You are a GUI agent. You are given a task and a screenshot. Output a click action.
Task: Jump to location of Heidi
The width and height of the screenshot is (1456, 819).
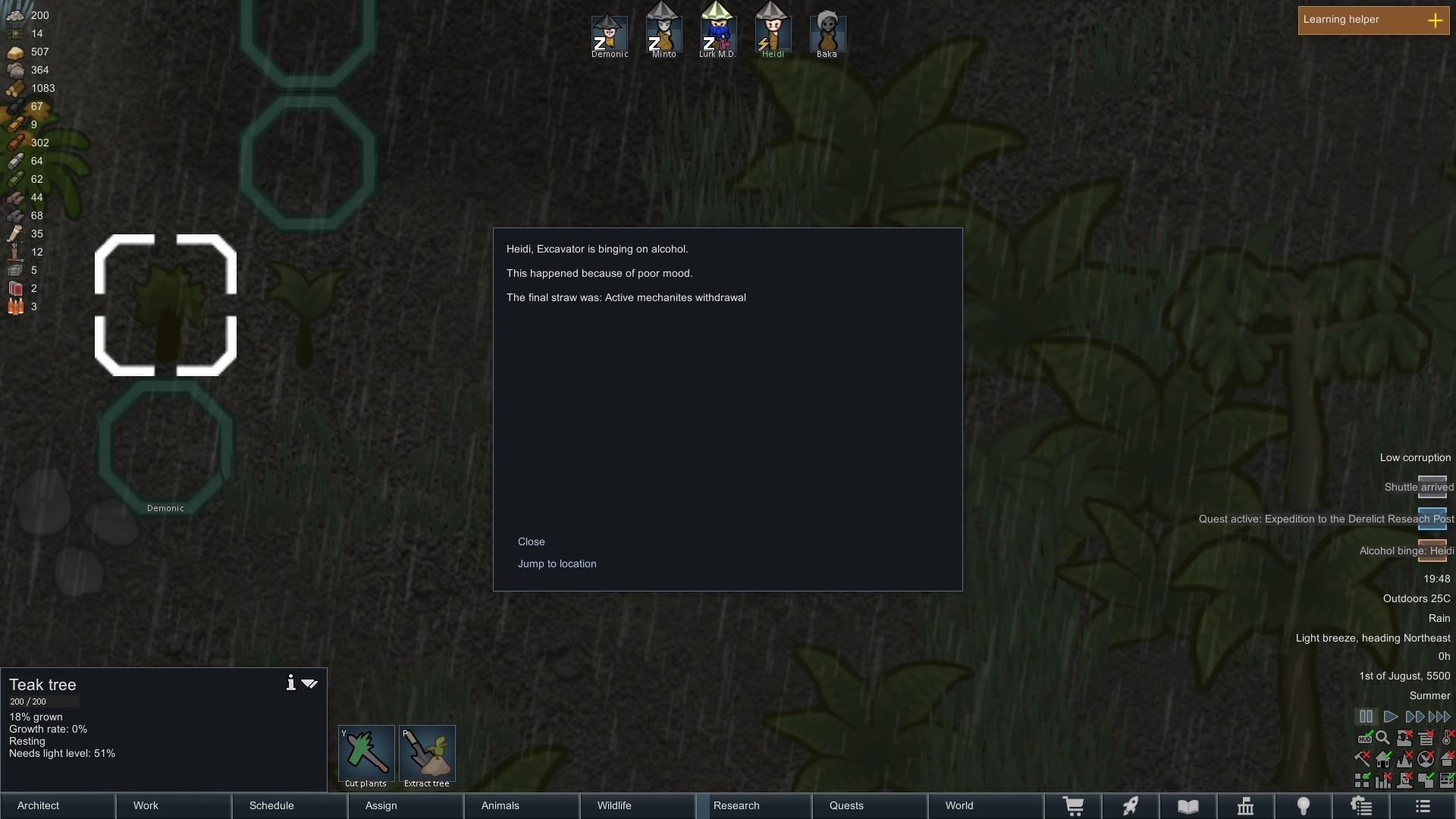[x=557, y=563]
